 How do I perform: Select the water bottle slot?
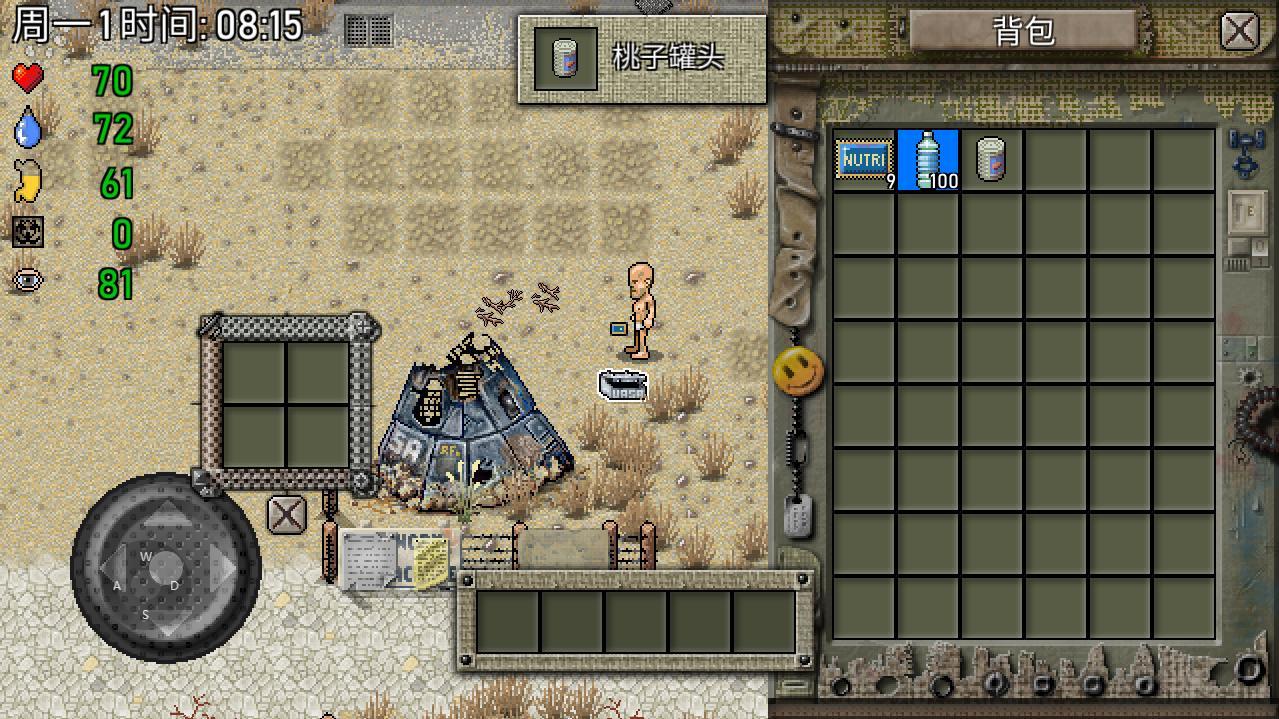(x=928, y=159)
